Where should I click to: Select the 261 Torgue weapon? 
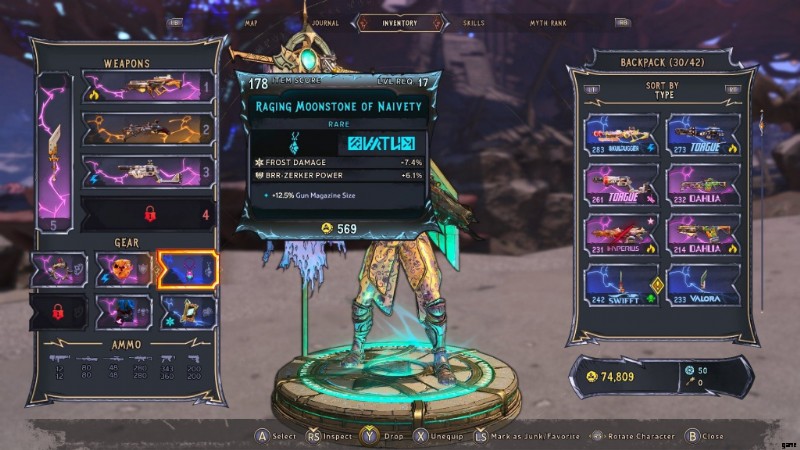coord(621,185)
